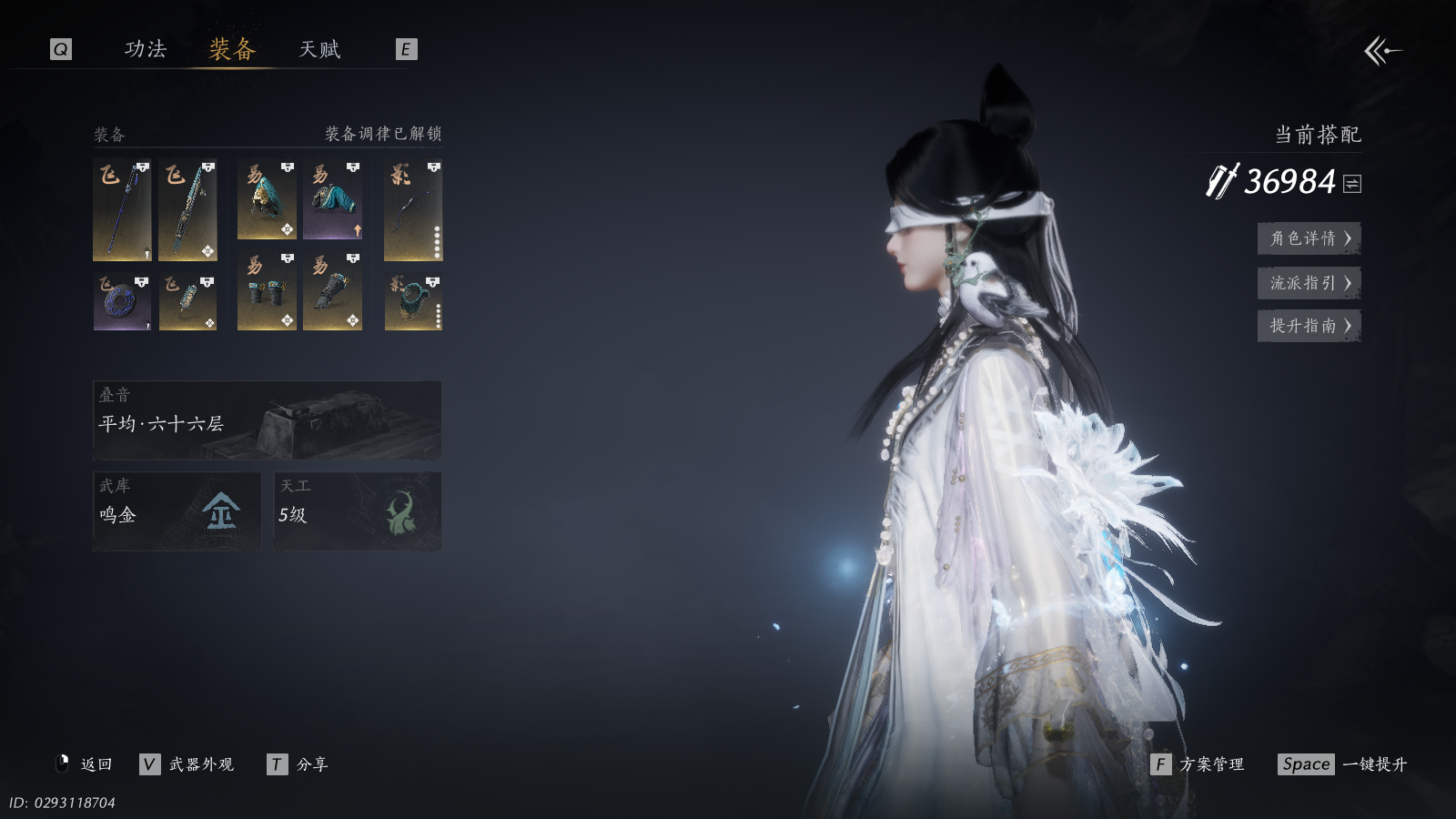Select the pair of bracers slot
The image size is (1456, 819).
[267, 291]
